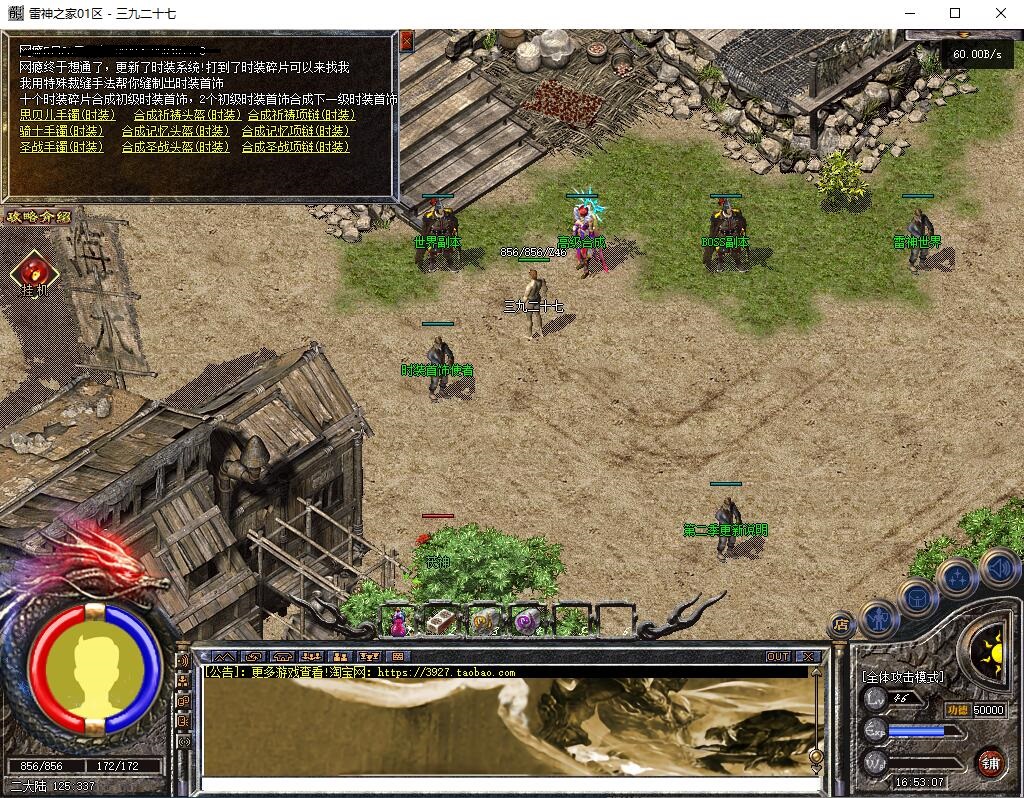The image size is (1024, 798).
Task: Choose 合成圣战头盔(时装) option
Action: pyautogui.click(x=175, y=147)
